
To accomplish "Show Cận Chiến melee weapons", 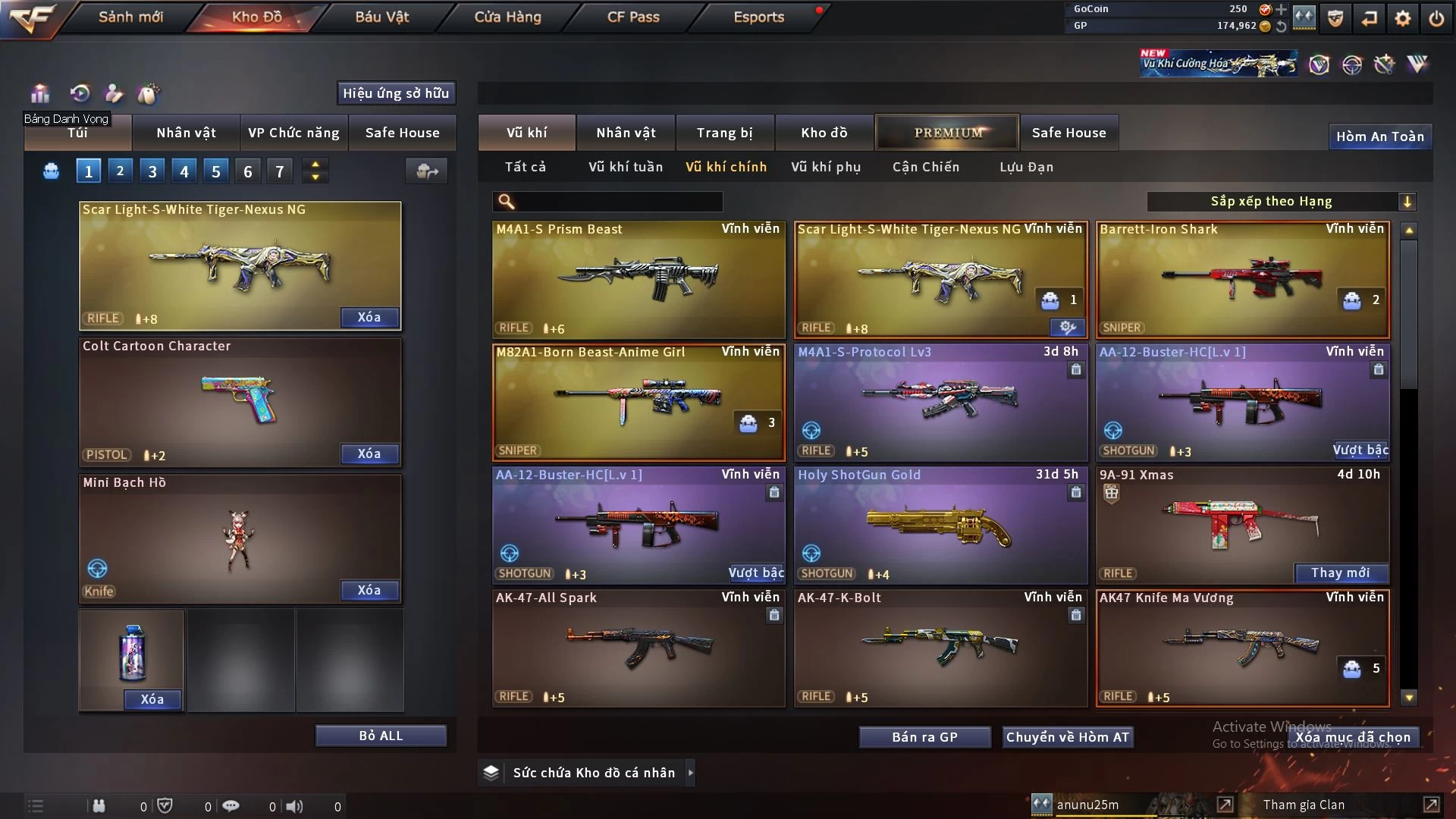I will coord(926,167).
